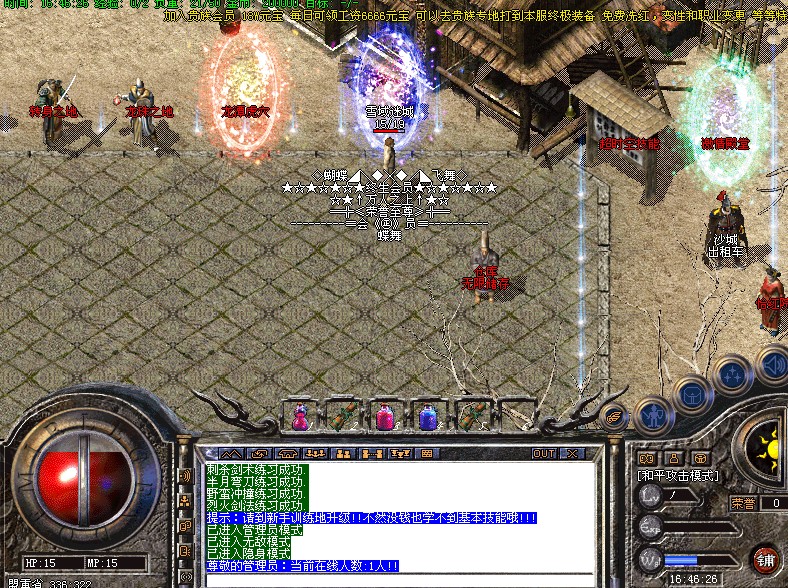Use the blue mana potion in the belt
Image resolution: width=788 pixels, height=588 pixels.
428,415
